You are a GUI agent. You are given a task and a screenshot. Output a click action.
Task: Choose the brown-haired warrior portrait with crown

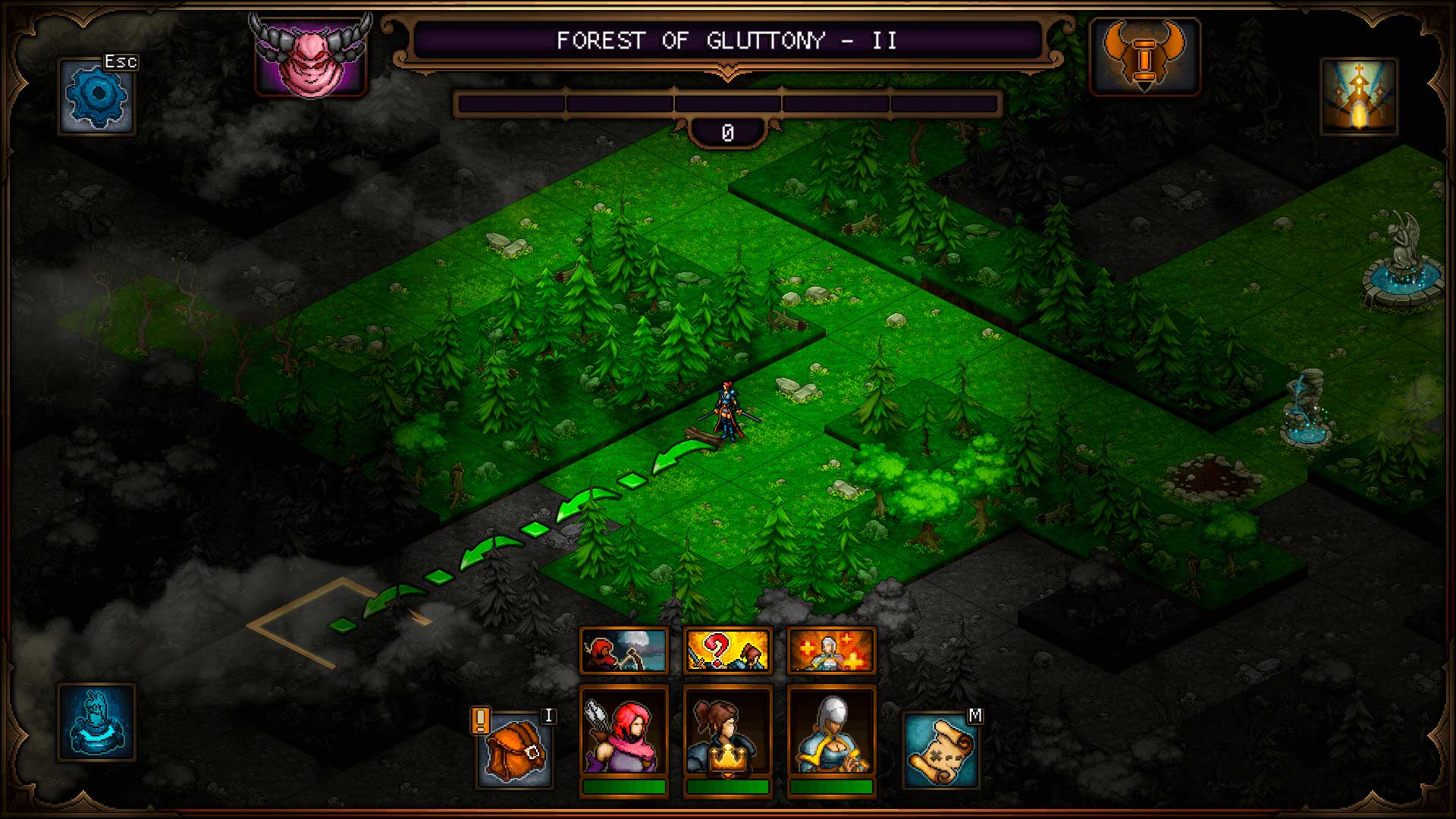click(x=727, y=732)
